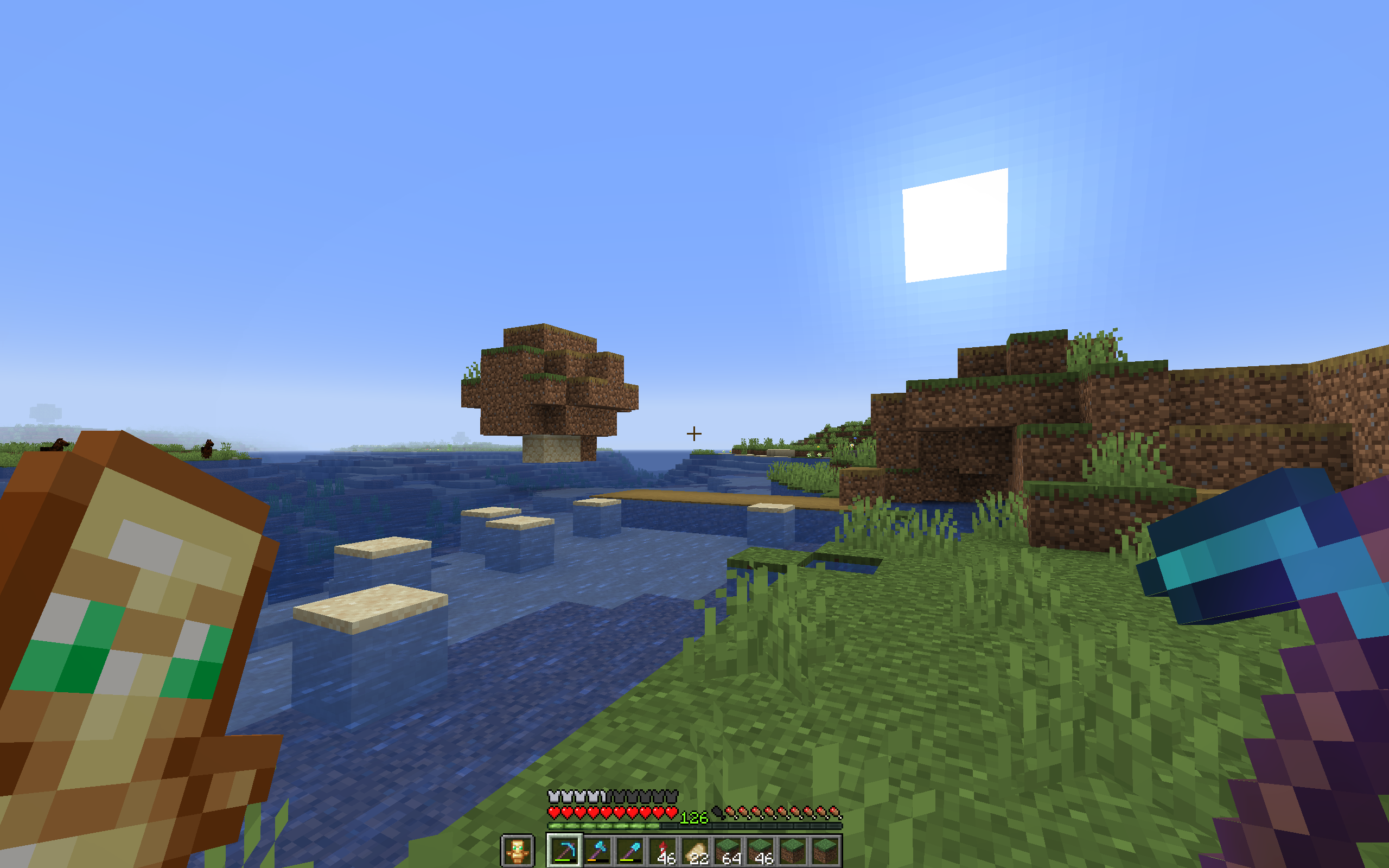Click the leftmost silver chestplate in the armor bar
The width and height of the screenshot is (1389, 868).
(554, 797)
